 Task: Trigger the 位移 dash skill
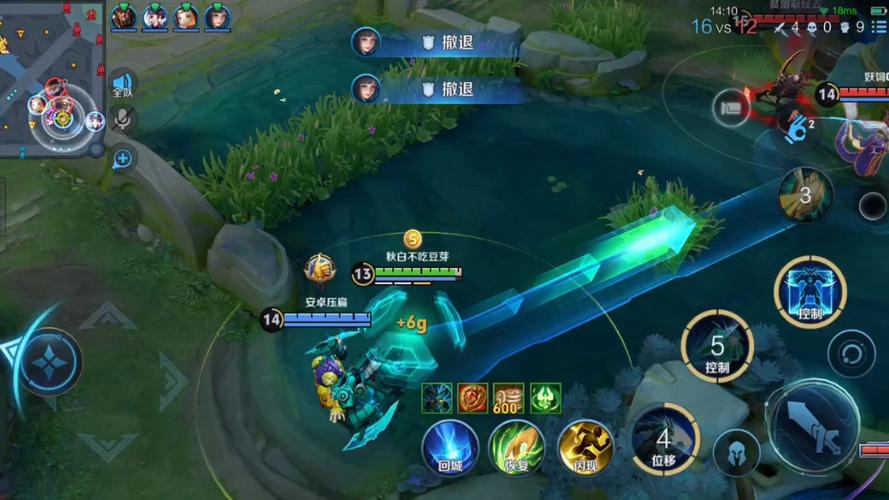point(664,438)
